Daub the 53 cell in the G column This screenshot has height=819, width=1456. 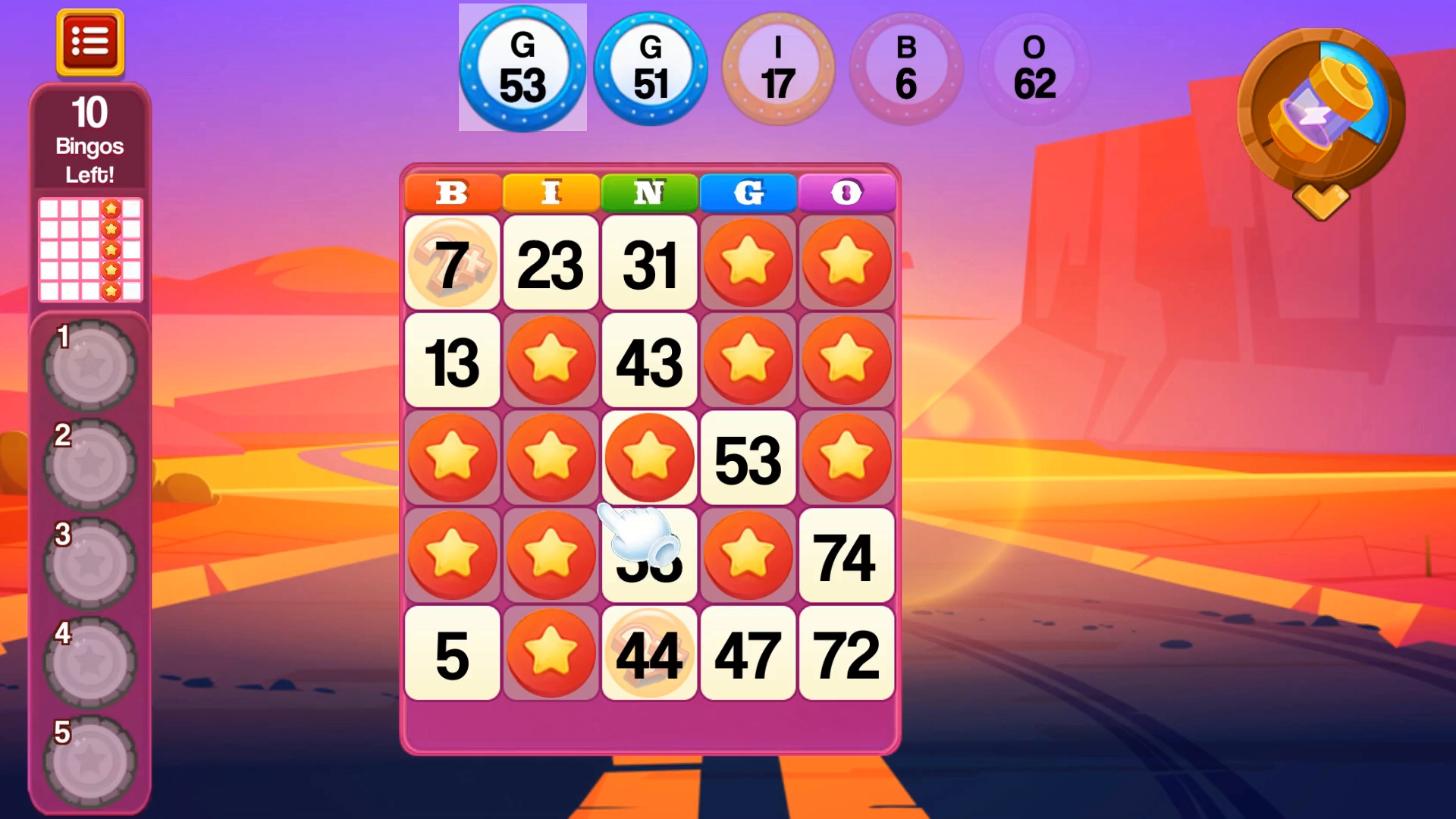coord(748,457)
